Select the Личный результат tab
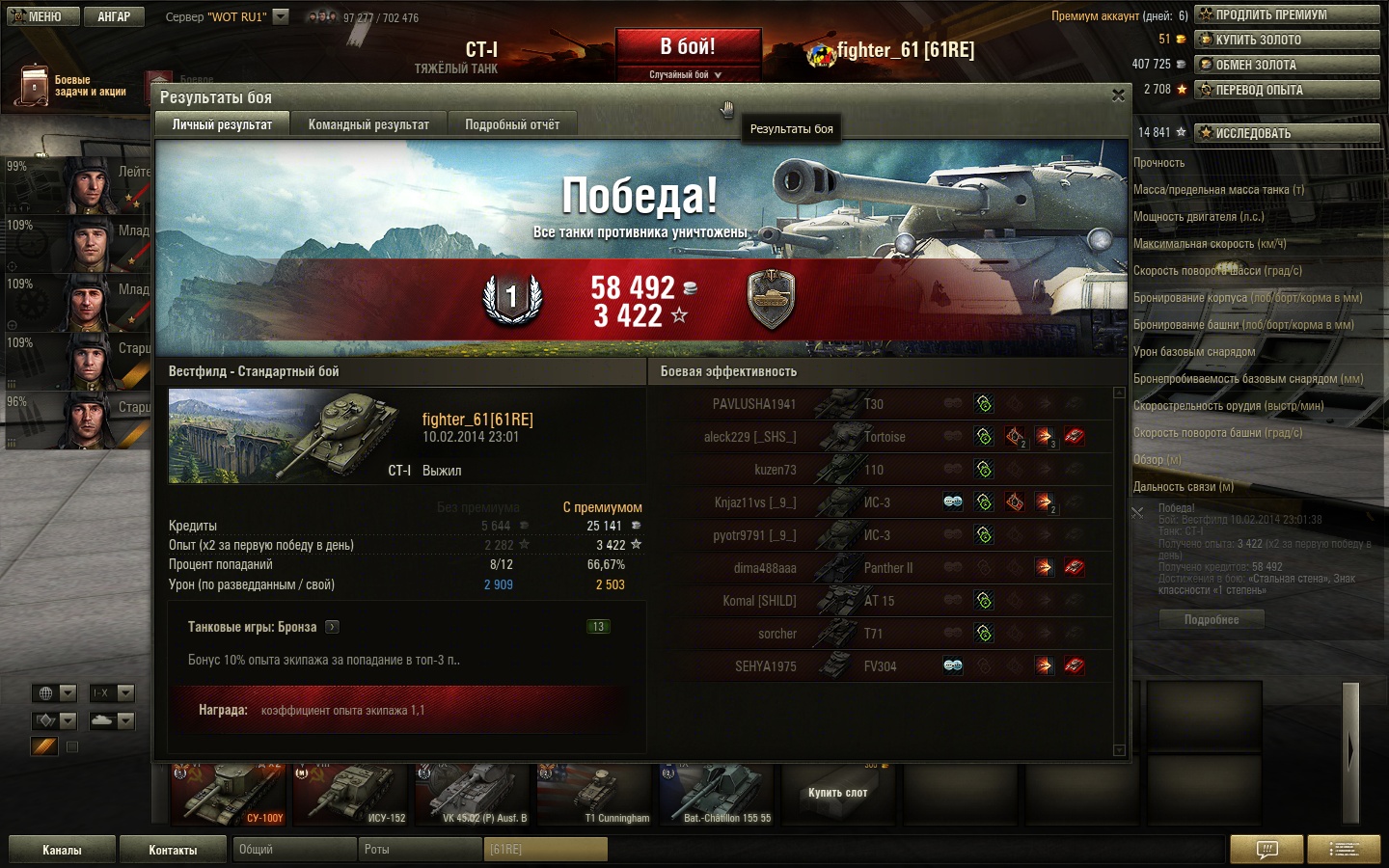 [222, 124]
